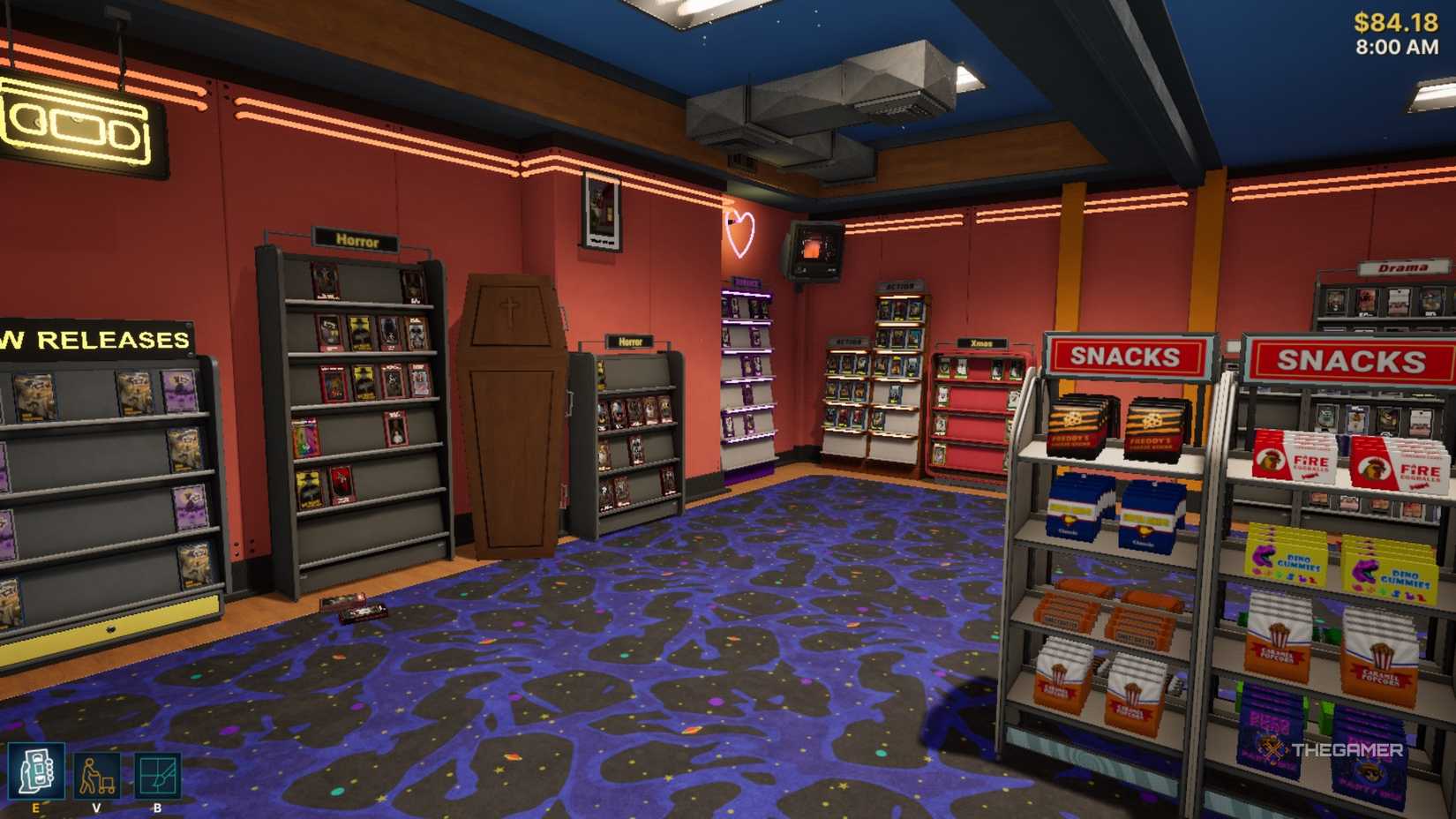The width and height of the screenshot is (1456, 819).
Task: Expand the Action shelf category label
Action: (899, 285)
